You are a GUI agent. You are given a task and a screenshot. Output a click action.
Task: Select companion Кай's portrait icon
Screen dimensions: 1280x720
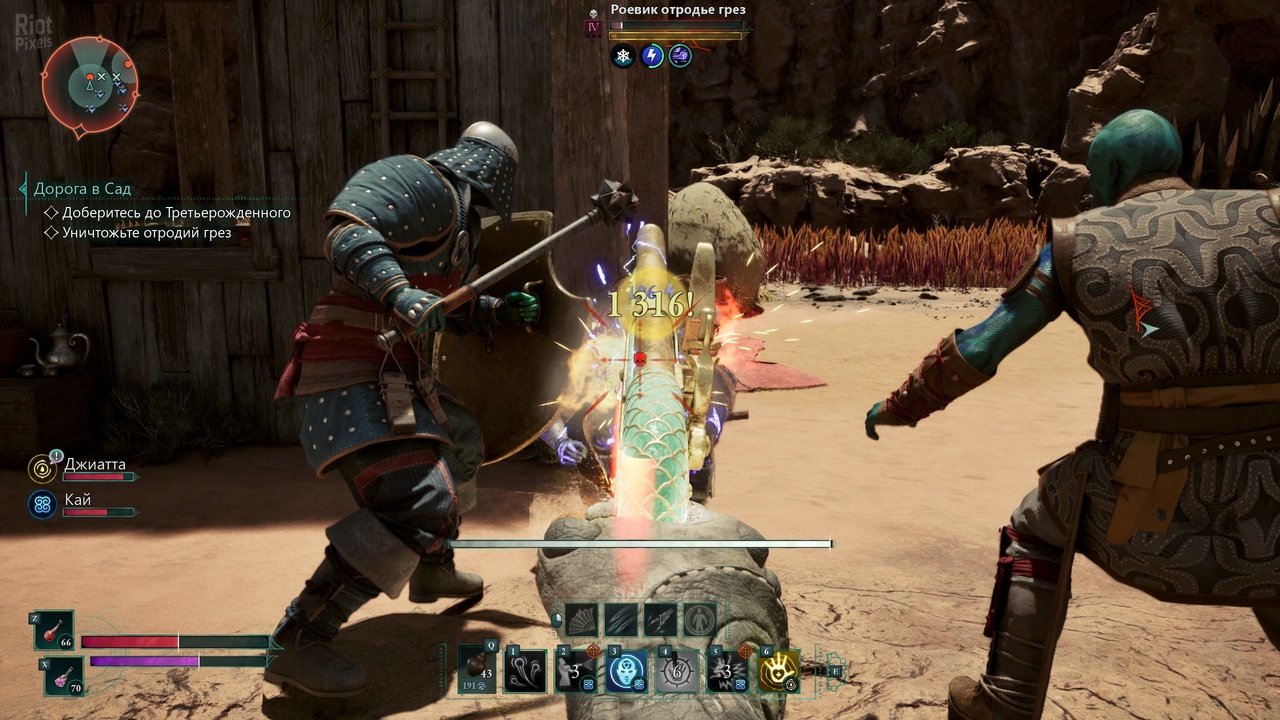point(42,505)
